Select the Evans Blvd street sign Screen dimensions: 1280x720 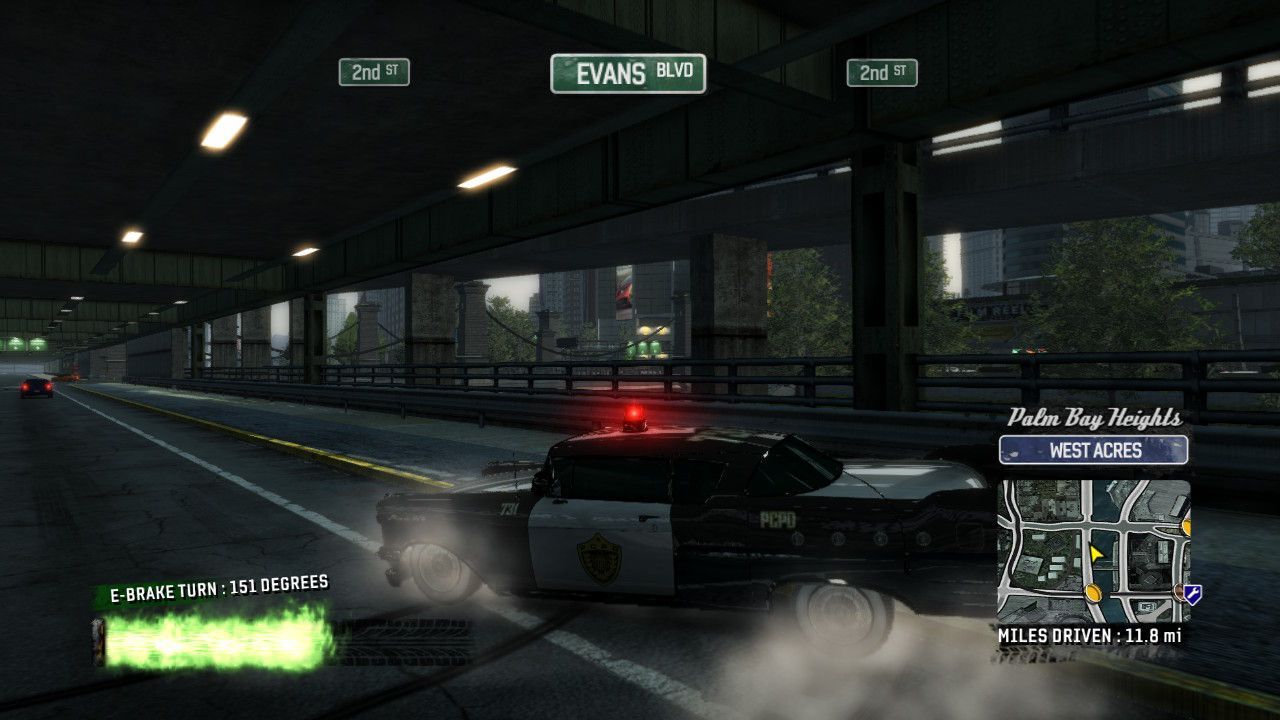tap(628, 74)
